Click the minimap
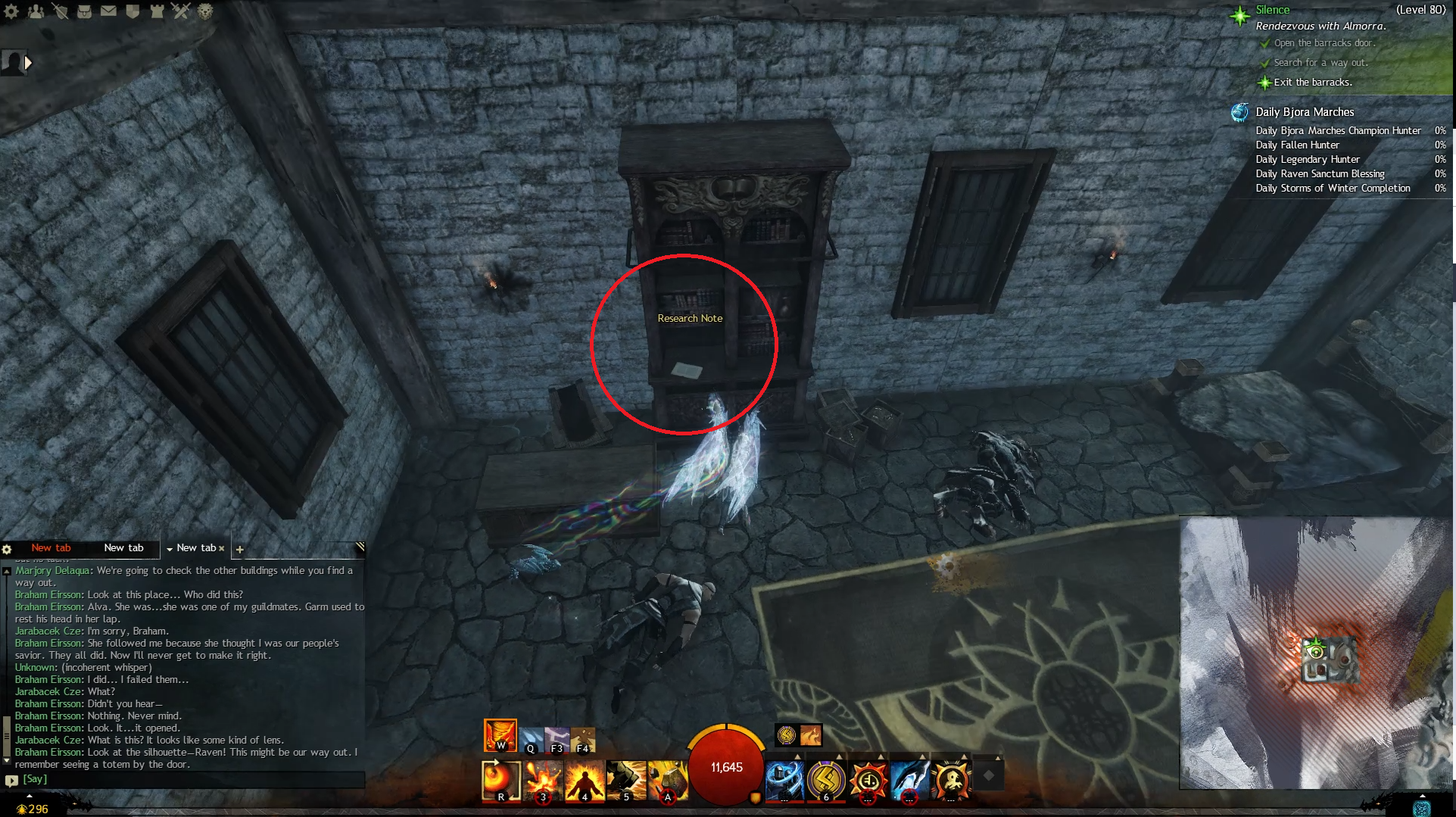The image size is (1456, 817). (x=1314, y=653)
